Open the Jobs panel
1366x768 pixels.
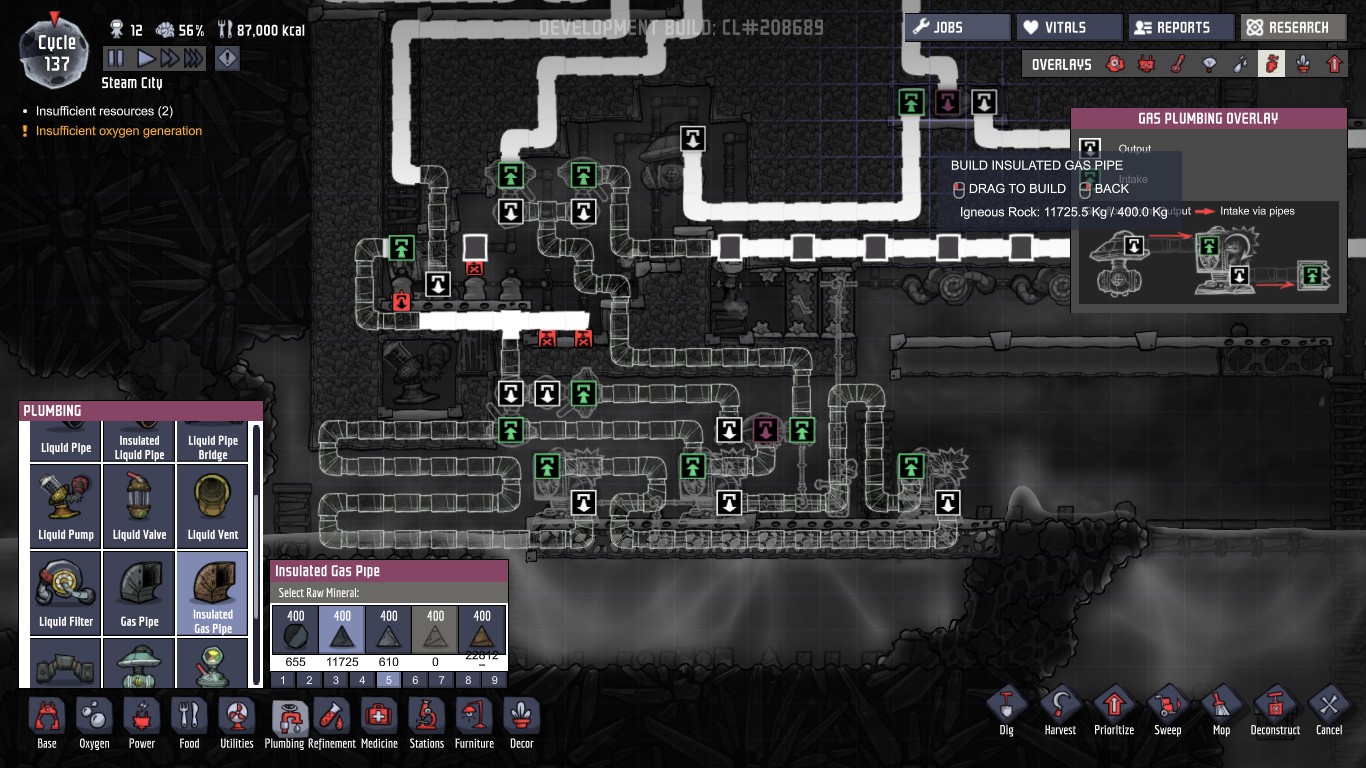[957, 27]
